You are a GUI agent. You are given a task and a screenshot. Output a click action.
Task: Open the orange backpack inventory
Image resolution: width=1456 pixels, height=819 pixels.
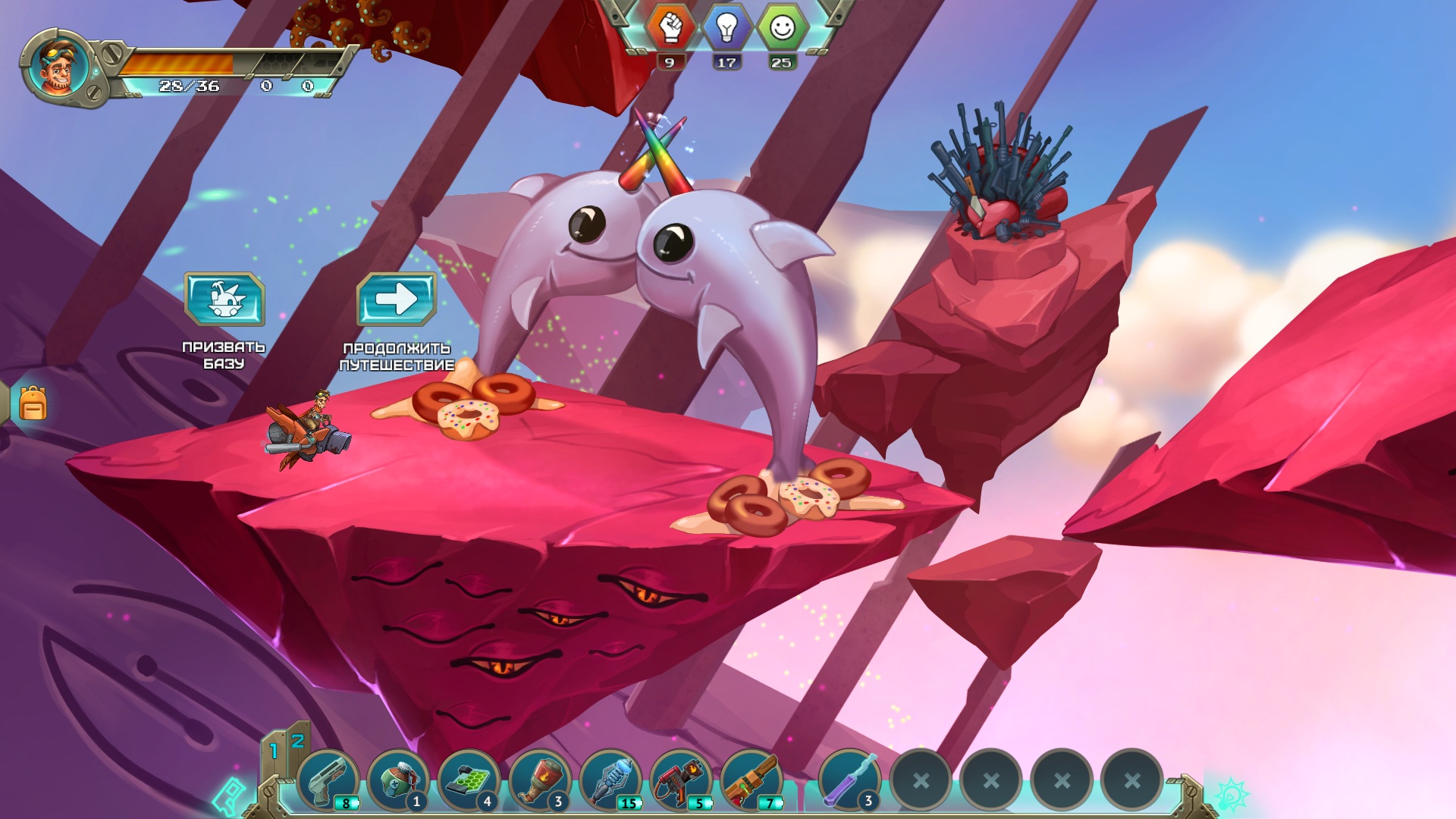[33, 403]
